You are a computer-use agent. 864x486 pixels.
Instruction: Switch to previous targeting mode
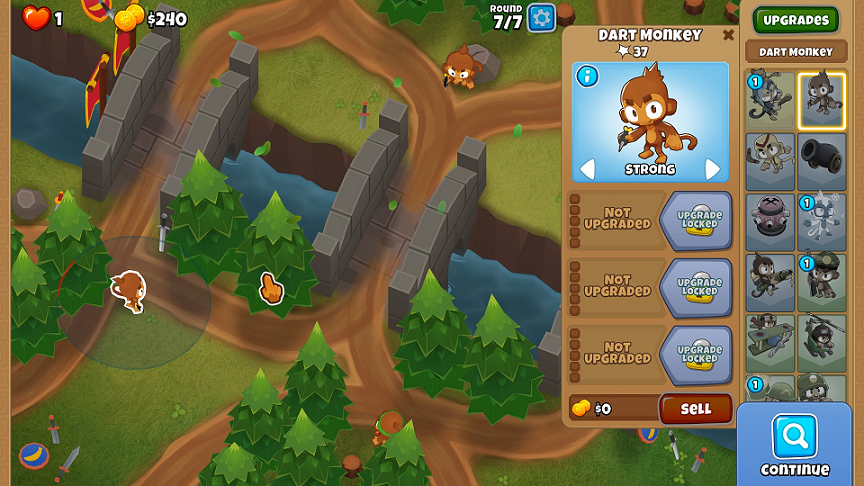(x=587, y=169)
